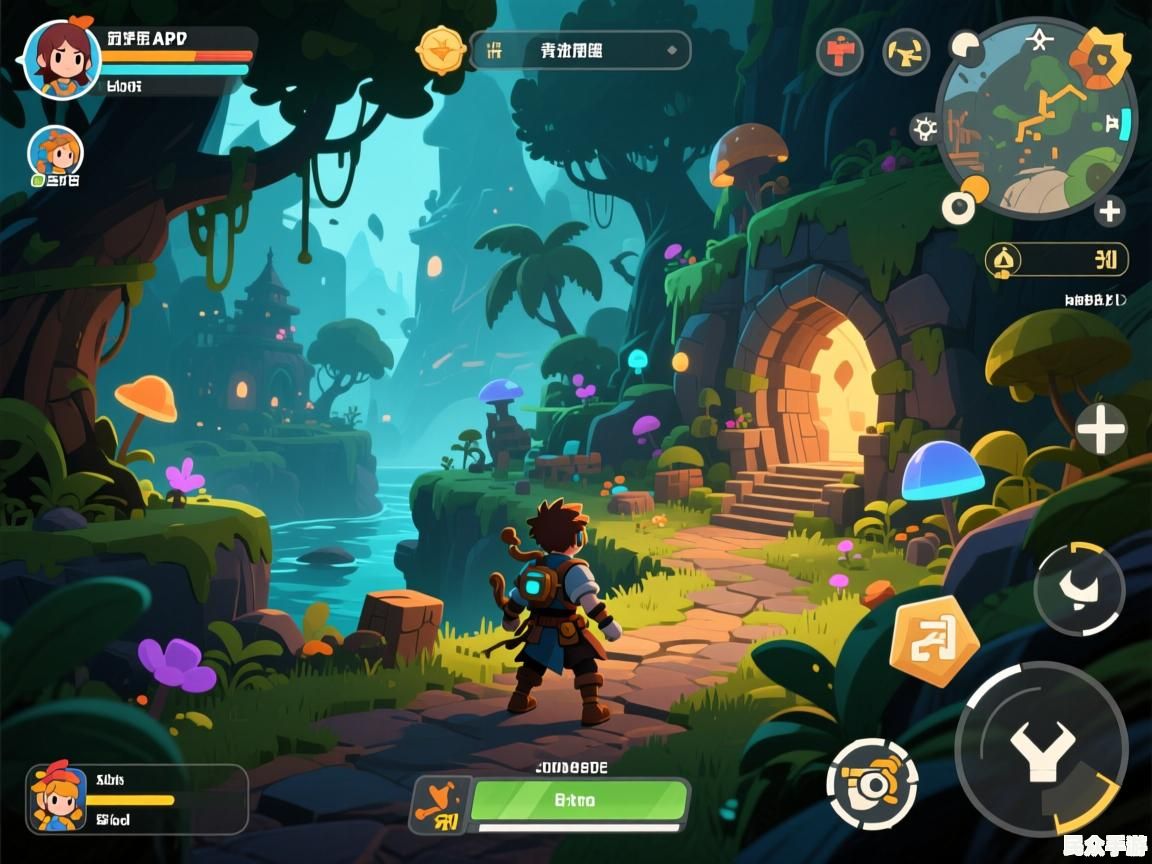The width and height of the screenshot is (1152, 864).
Task: Trigger the orange hexagon ability button
Action: click(934, 641)
